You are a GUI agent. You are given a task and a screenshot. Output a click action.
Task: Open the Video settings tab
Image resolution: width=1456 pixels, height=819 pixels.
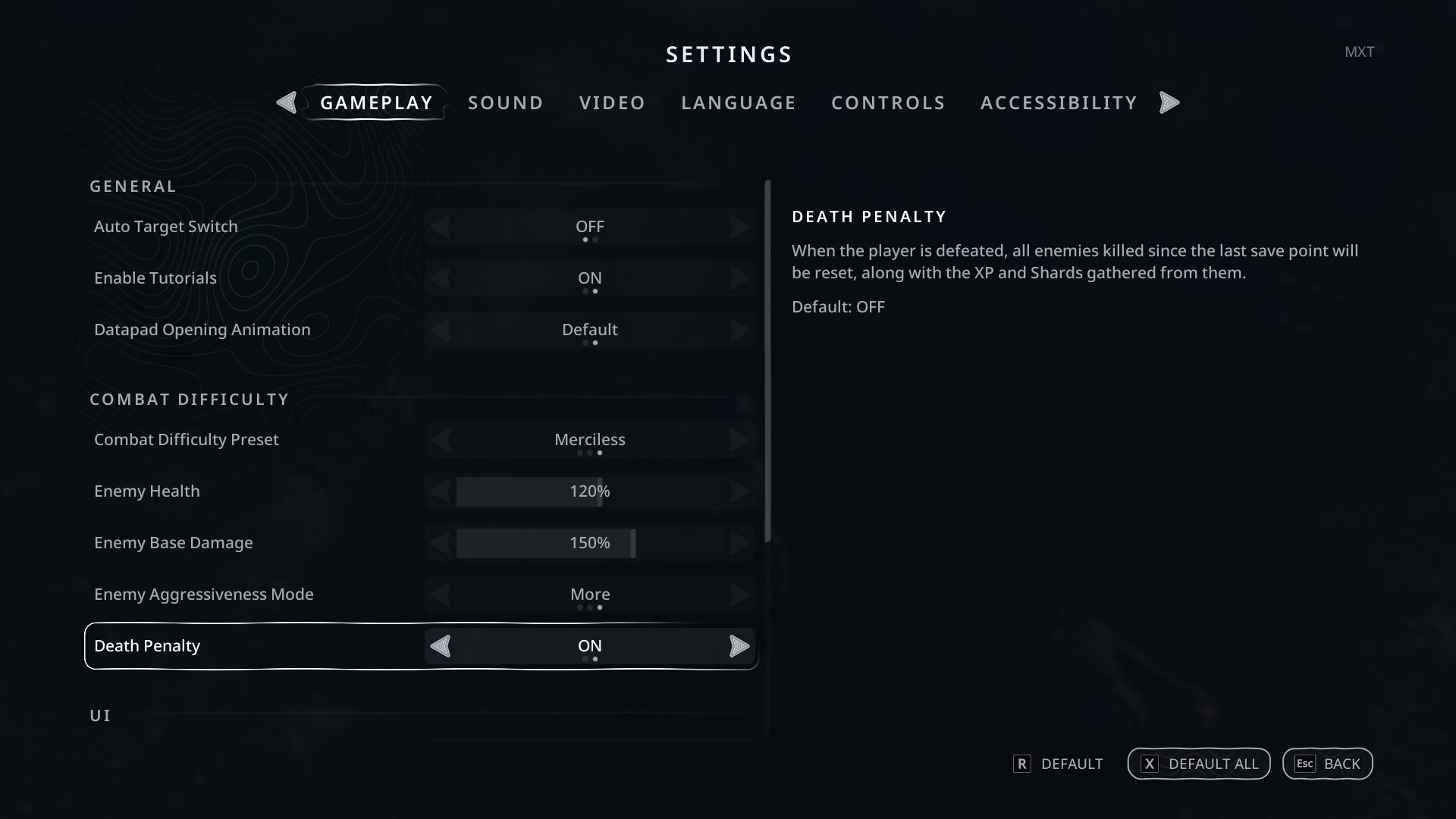click(x=612, y=103)
